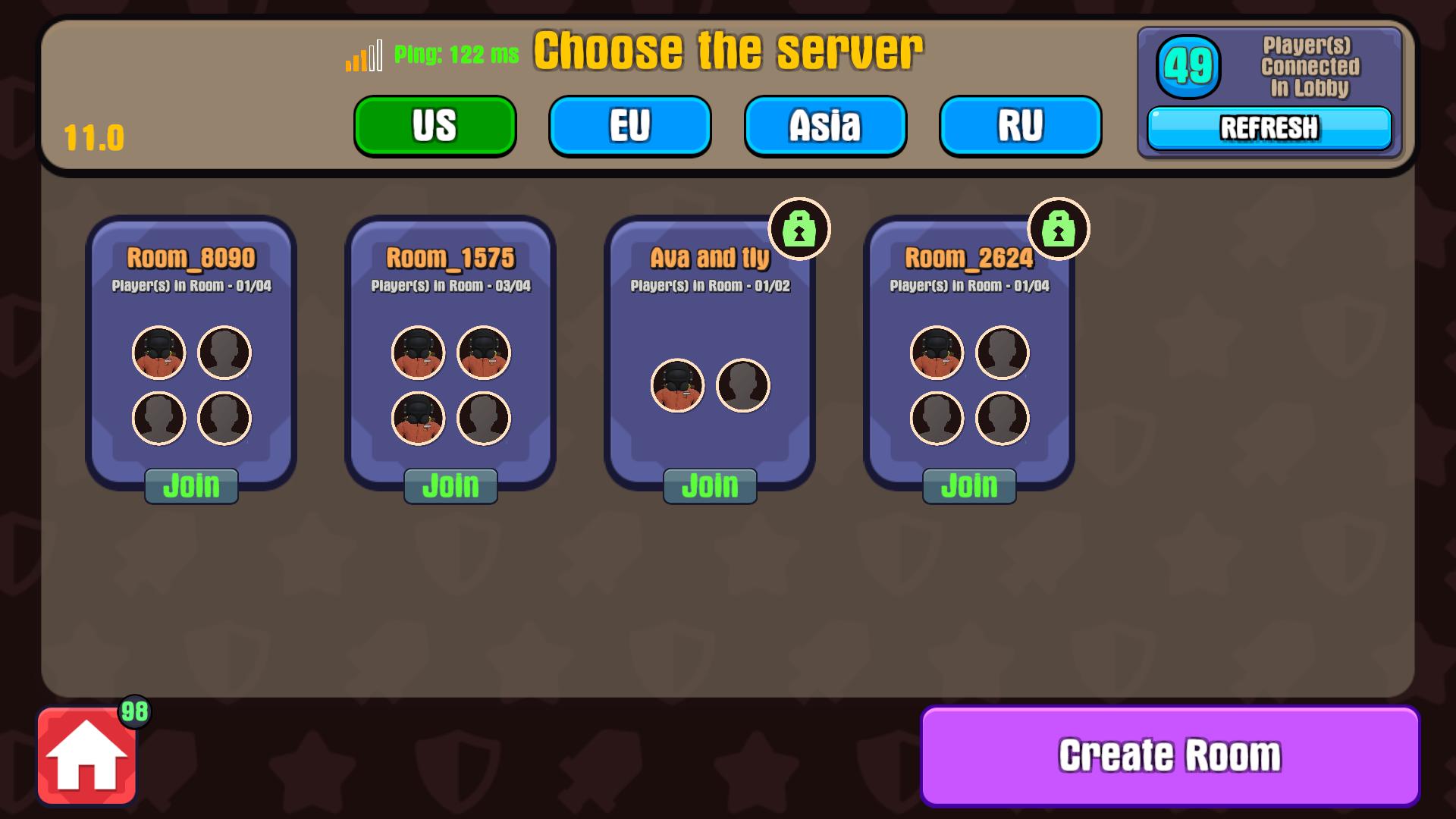
Task: Join Room_1575
Action: [x=451, y=485]
